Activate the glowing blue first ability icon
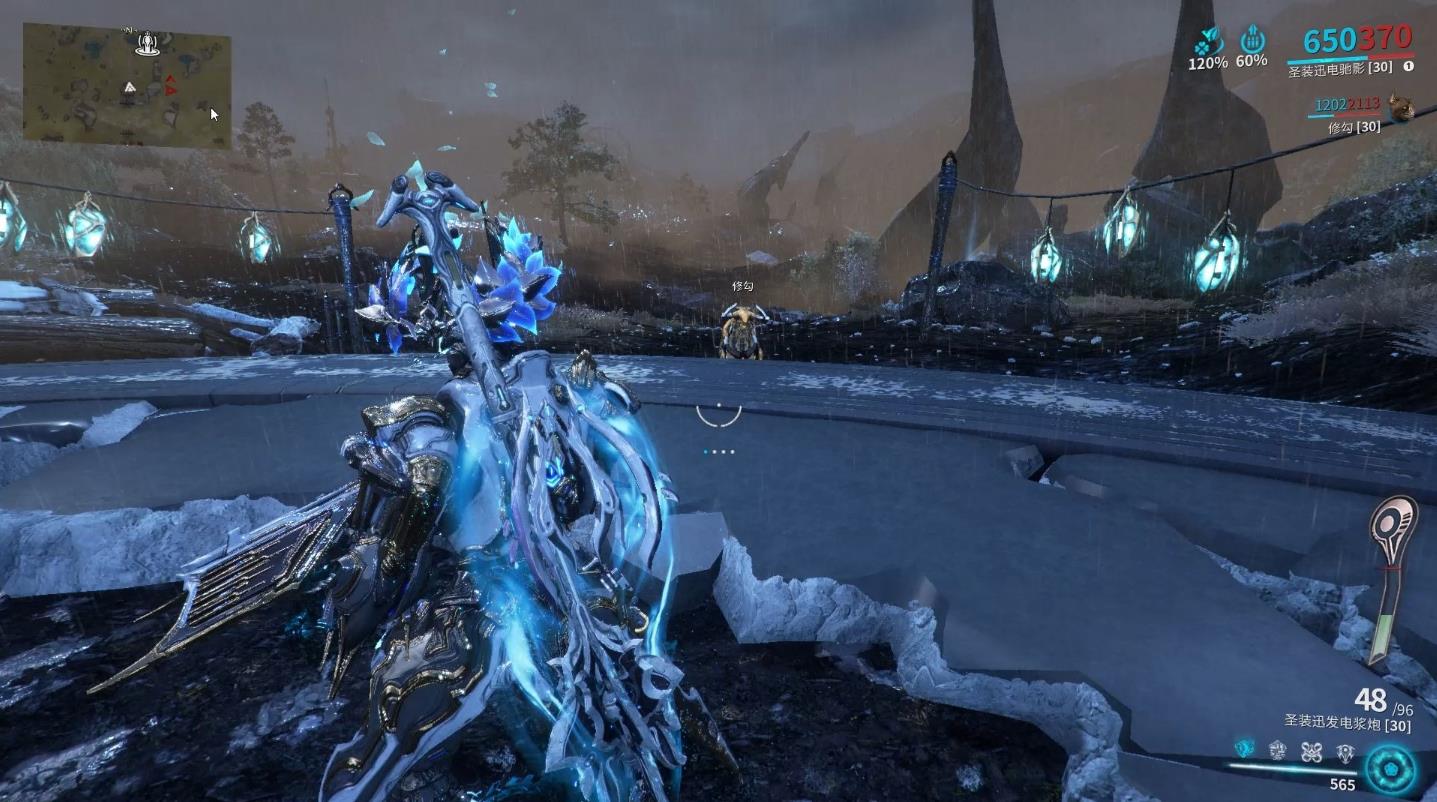This screenshot has width=1437, height=802. (1244, 749)
